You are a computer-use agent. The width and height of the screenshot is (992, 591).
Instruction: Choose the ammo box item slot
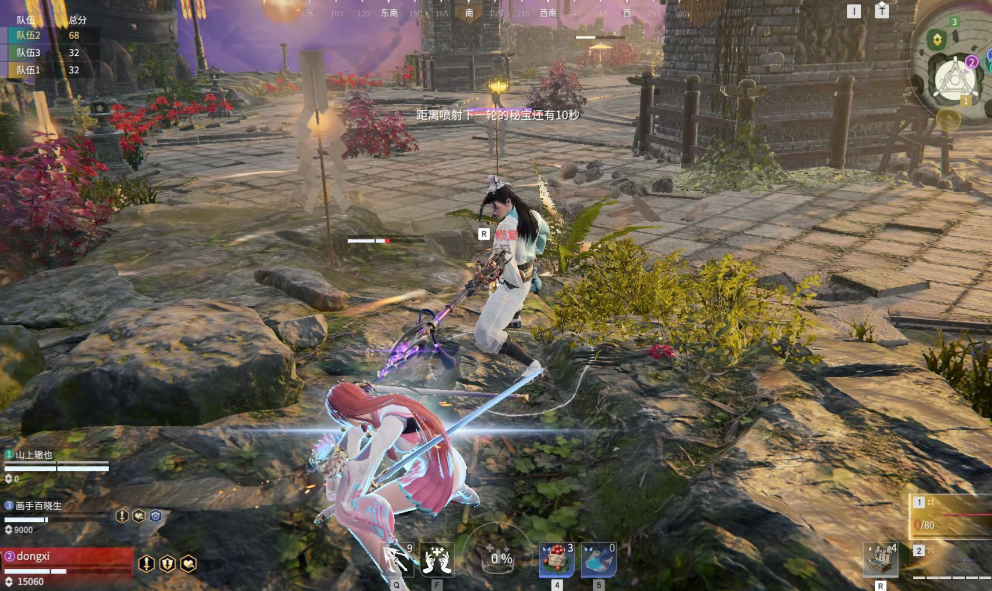point(880,560)
